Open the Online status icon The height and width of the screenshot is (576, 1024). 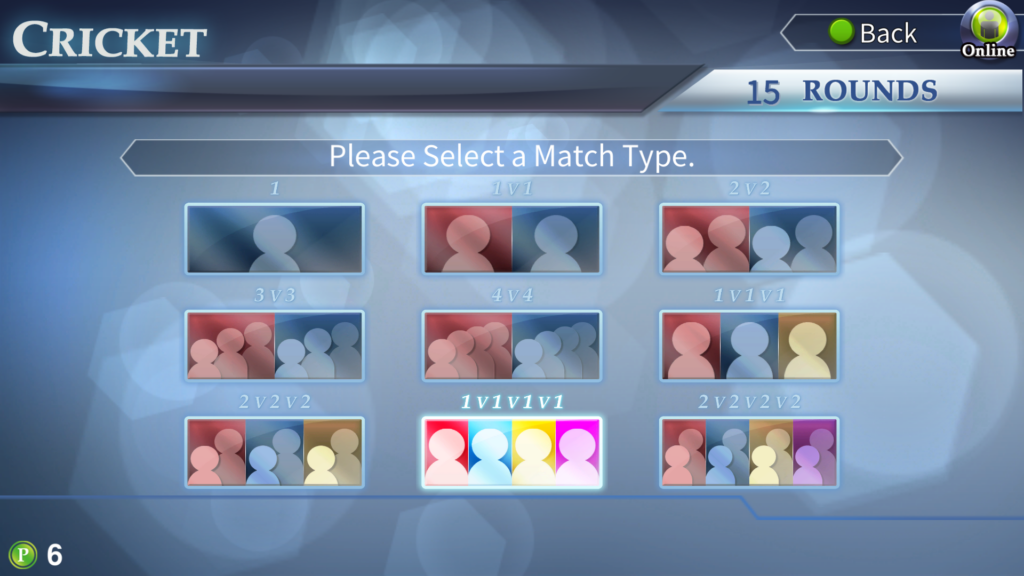click(x=988, y=31)
